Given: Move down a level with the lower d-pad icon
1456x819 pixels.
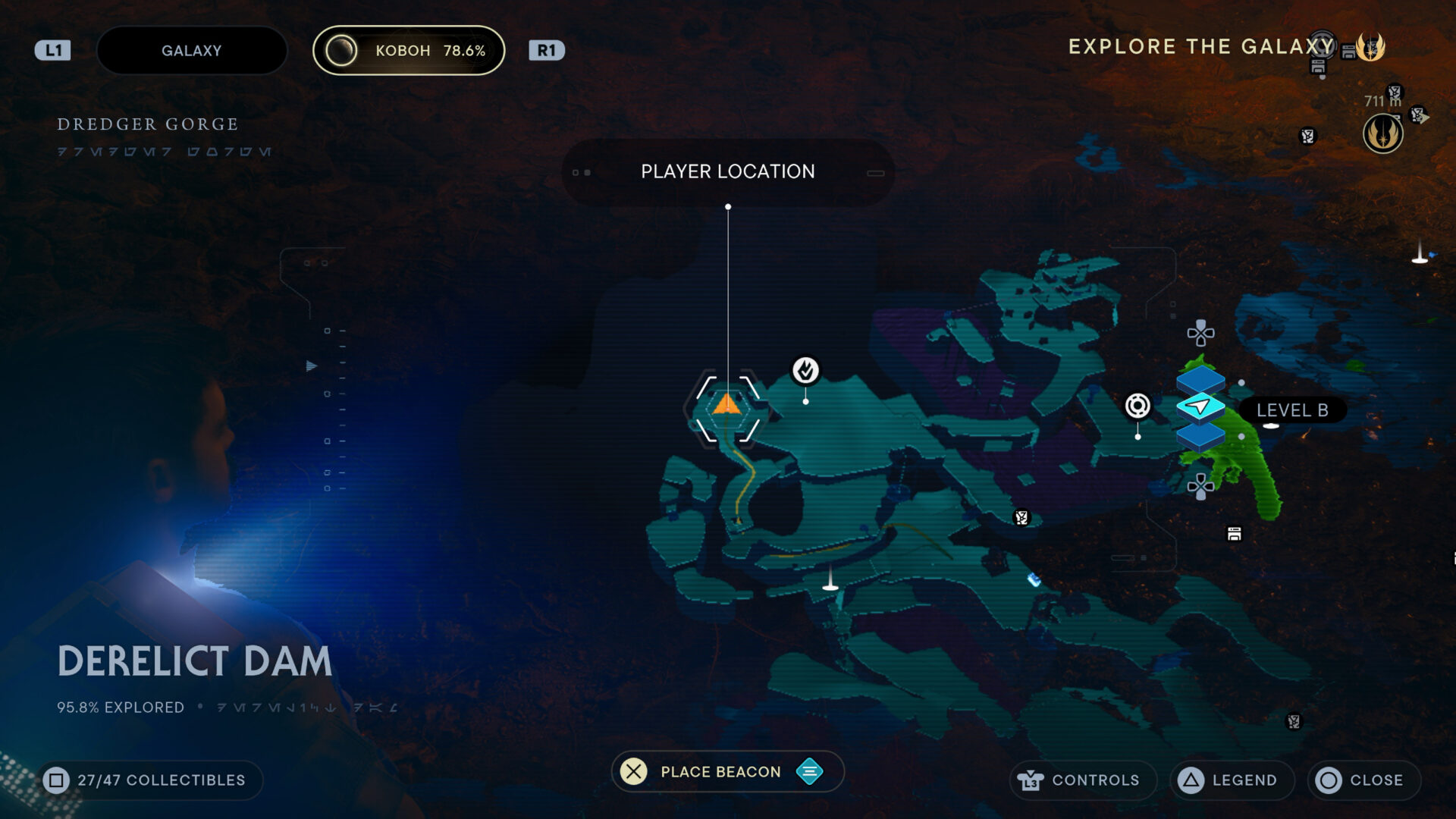Looking at the screenshot, I should tap(1200, 486).
